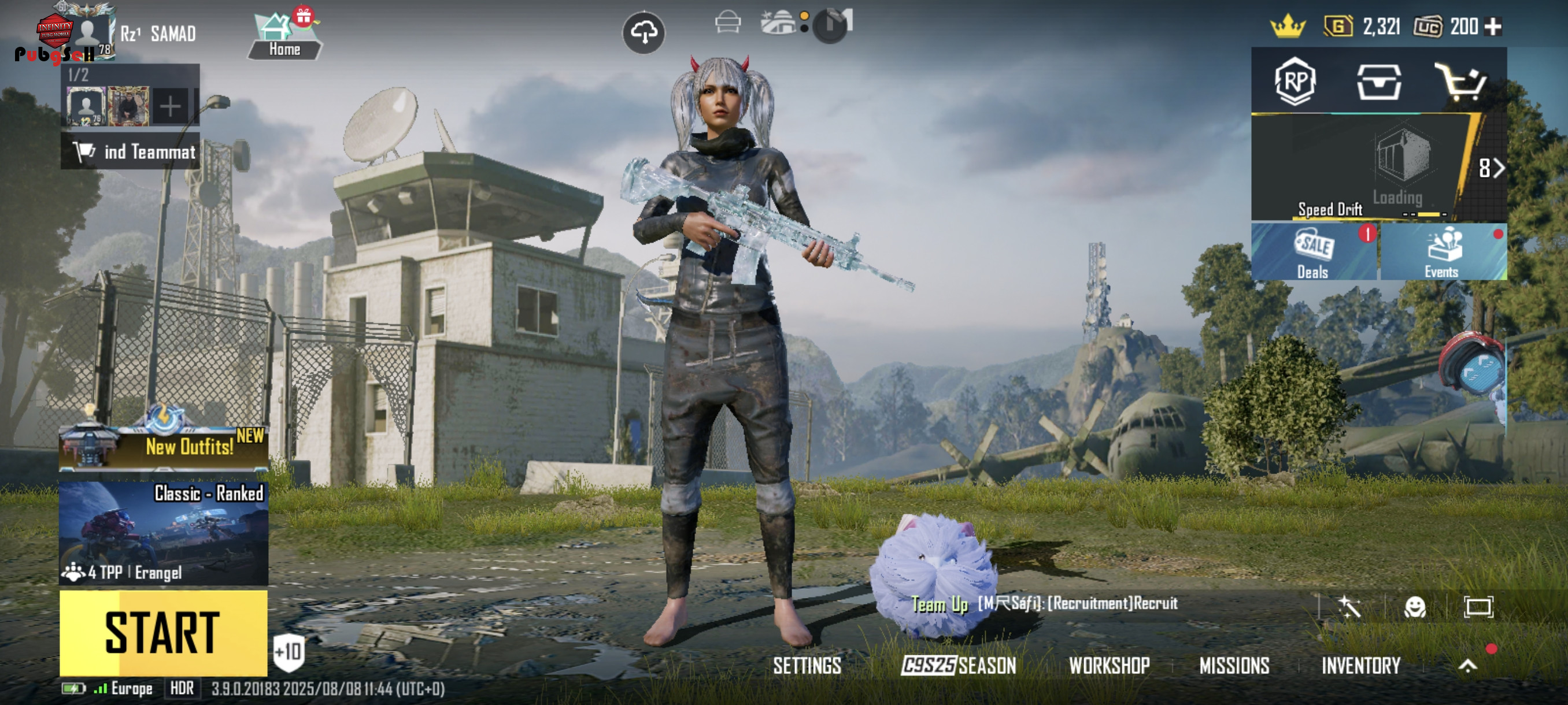The height and width of the screenshot is (705, 1568).
Task: Open the shopping cart store
Action: 1460,82
